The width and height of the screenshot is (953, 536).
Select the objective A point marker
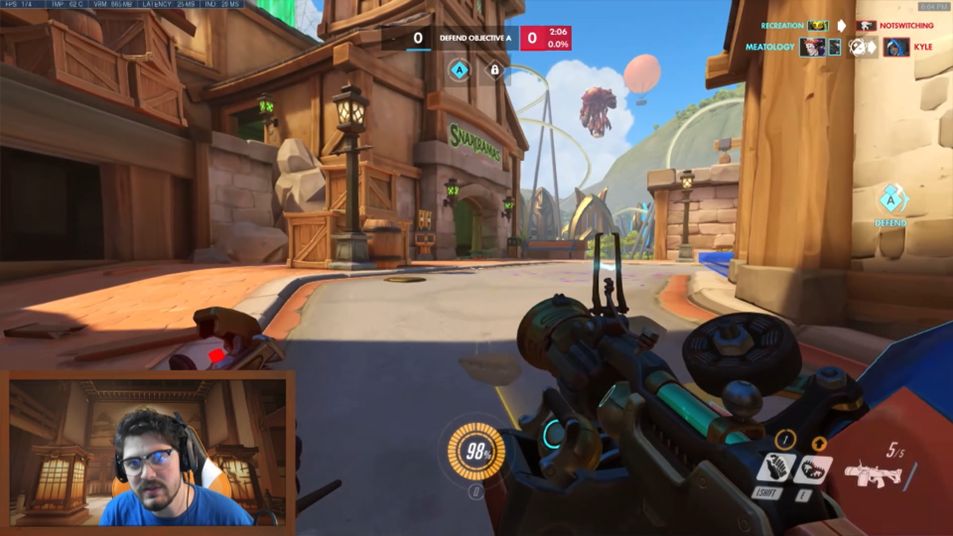(x=459, y=70)
